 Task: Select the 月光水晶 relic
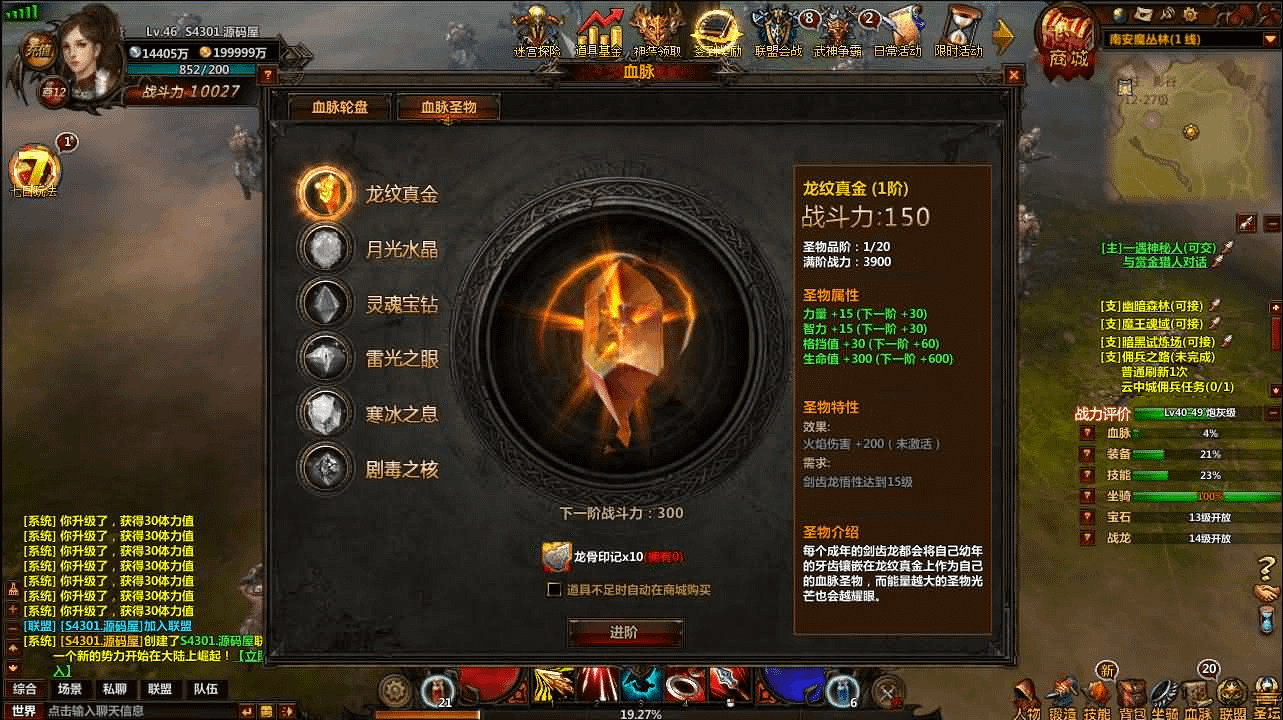coord(327,249)
